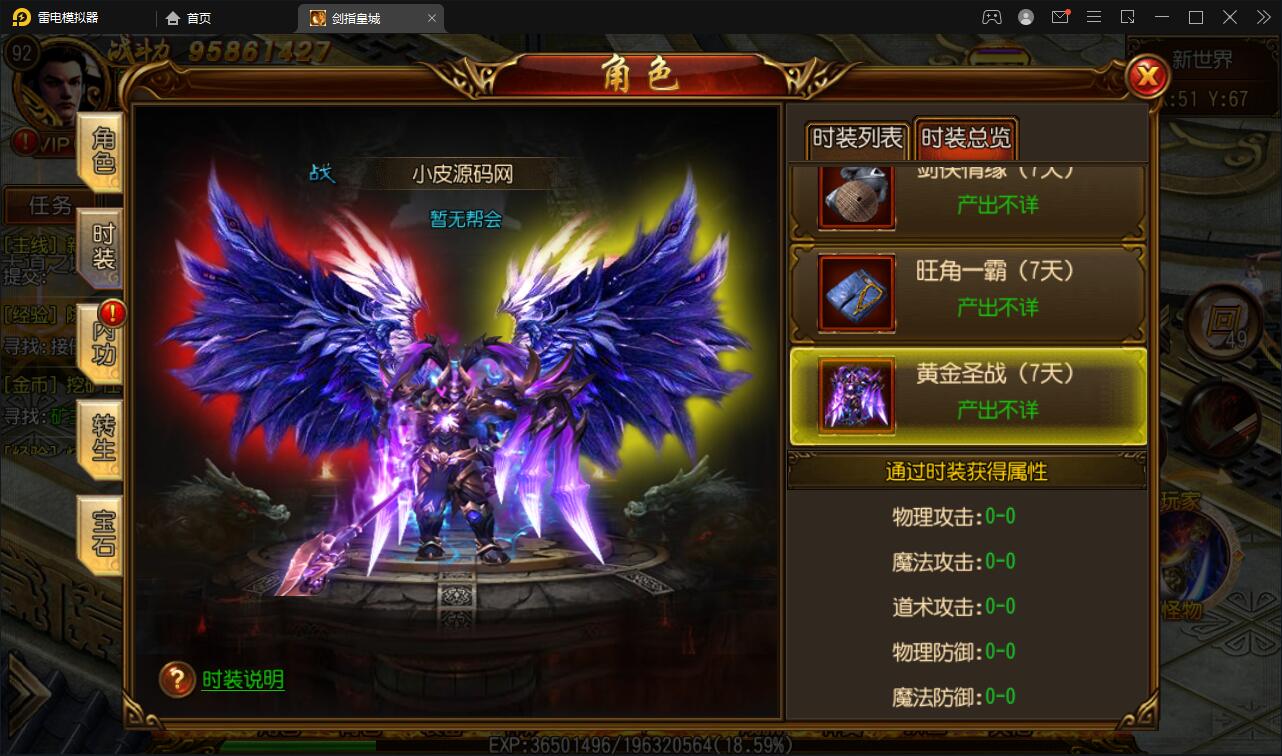Click the EXP progress bar at the bottom
Screen dimensions: 1282x756
(x=640, y=745)
